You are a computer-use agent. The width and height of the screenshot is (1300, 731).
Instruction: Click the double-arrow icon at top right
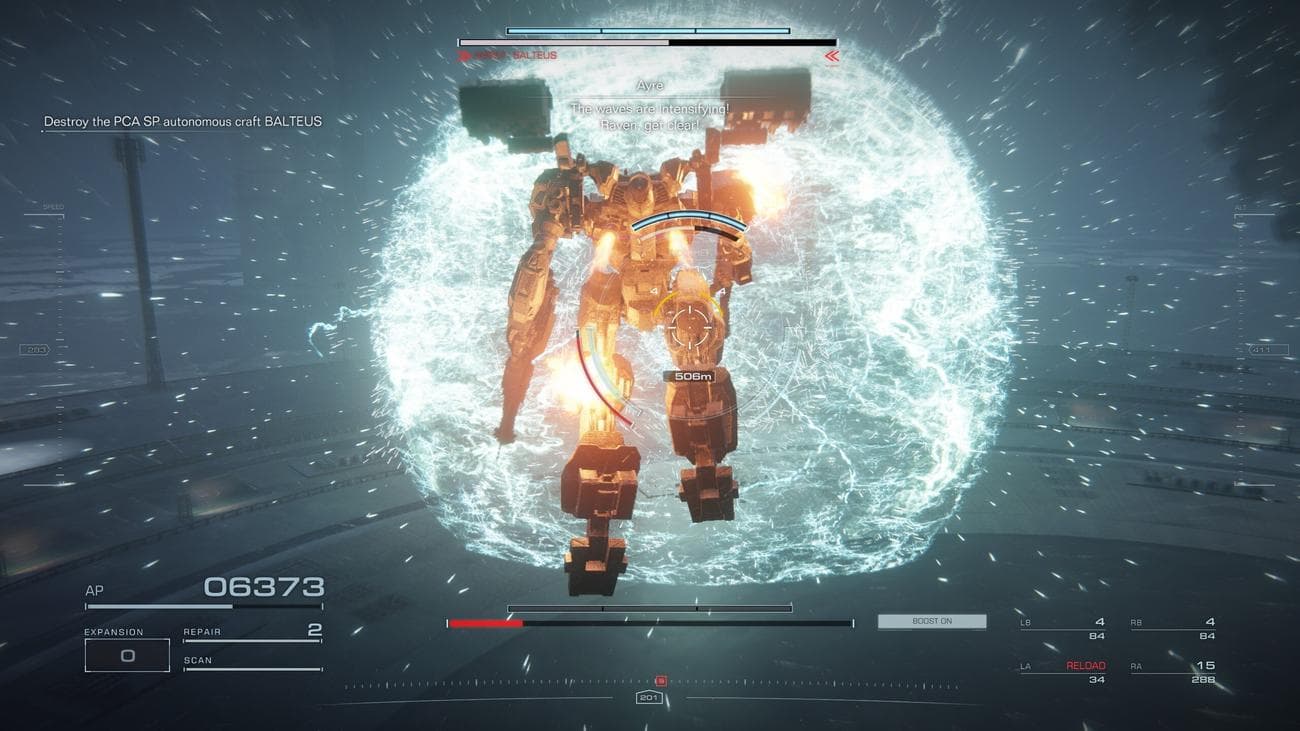coord(831,57)
